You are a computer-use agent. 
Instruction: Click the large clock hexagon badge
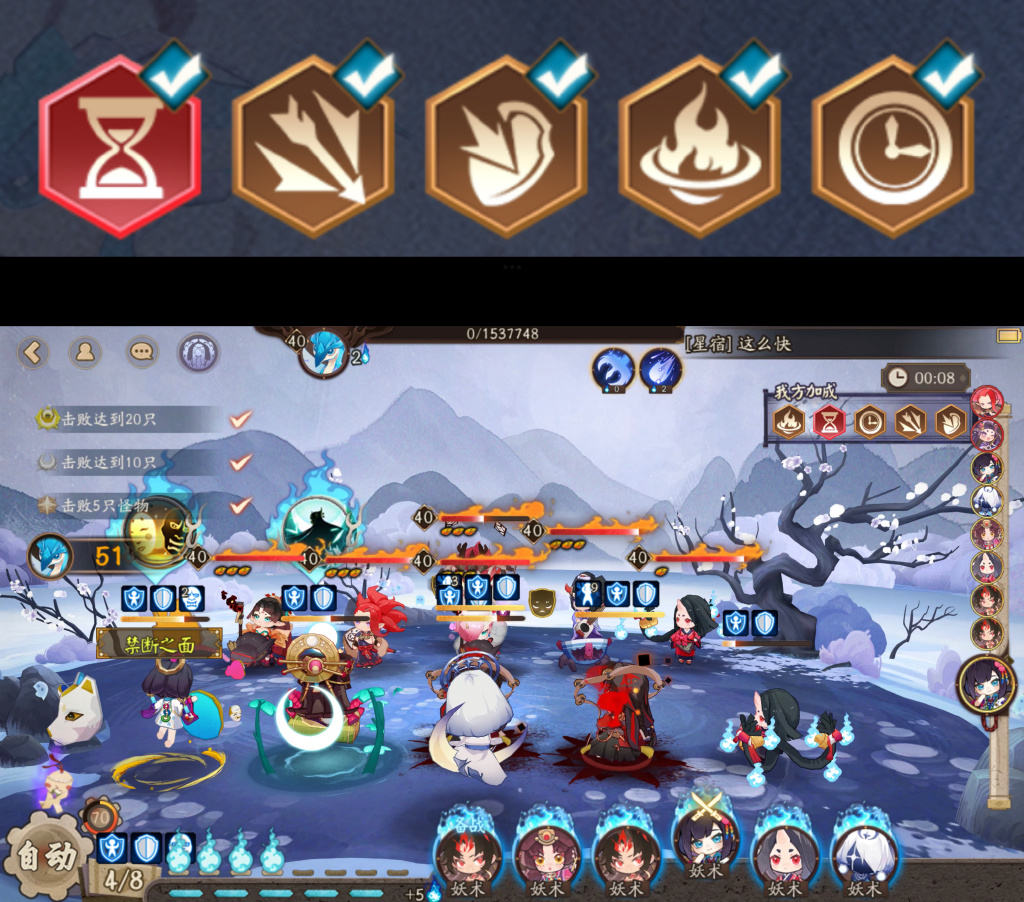[x=892, y=147]
